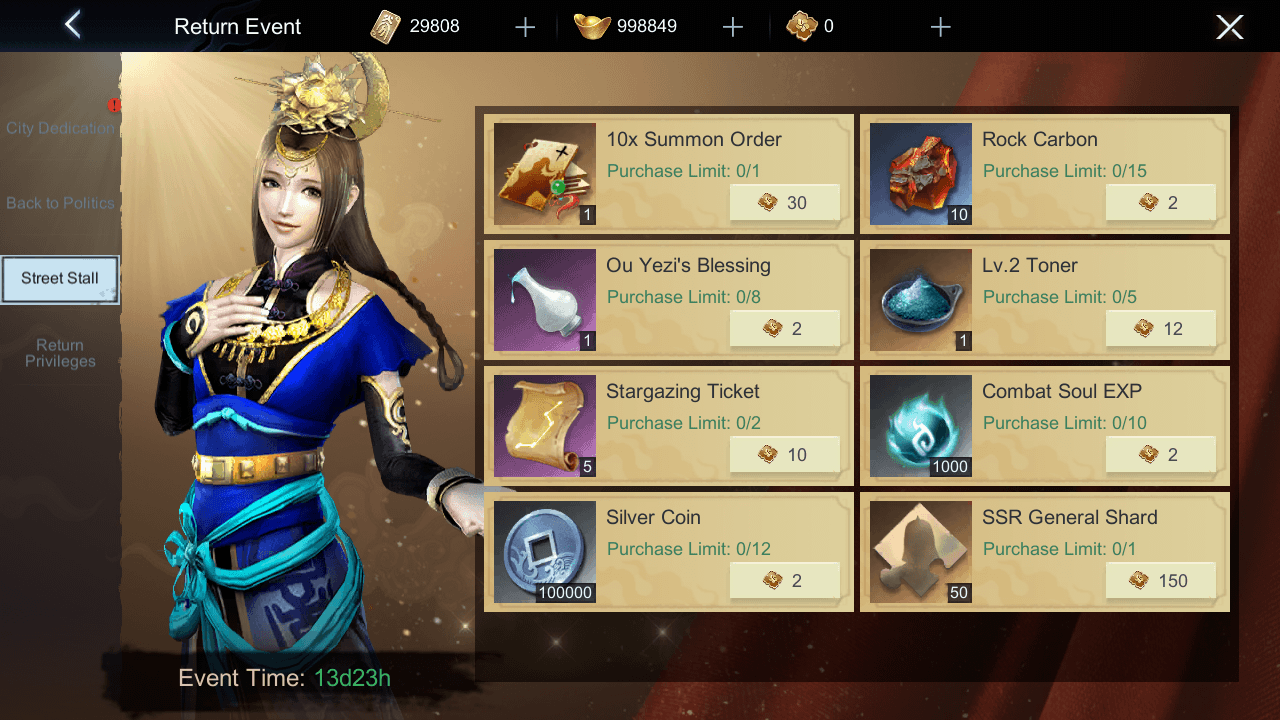Close the Return Event screen
1280x720 pixels.
point(1229,27)
